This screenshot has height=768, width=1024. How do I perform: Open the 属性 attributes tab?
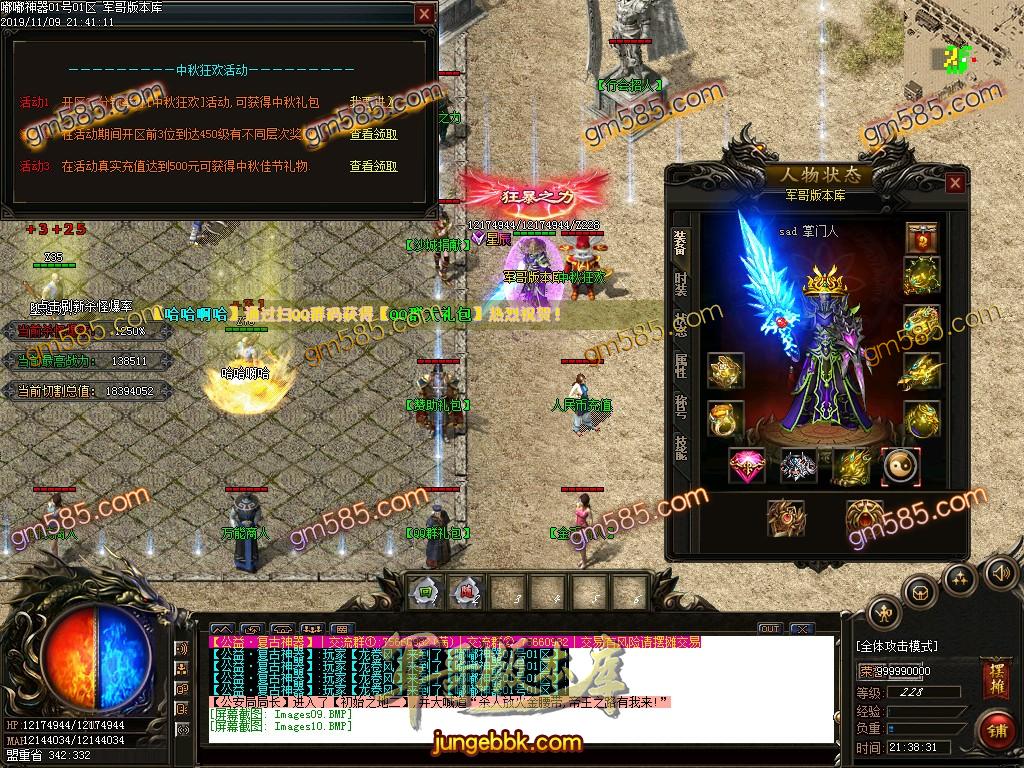click(x=680, y=367)
